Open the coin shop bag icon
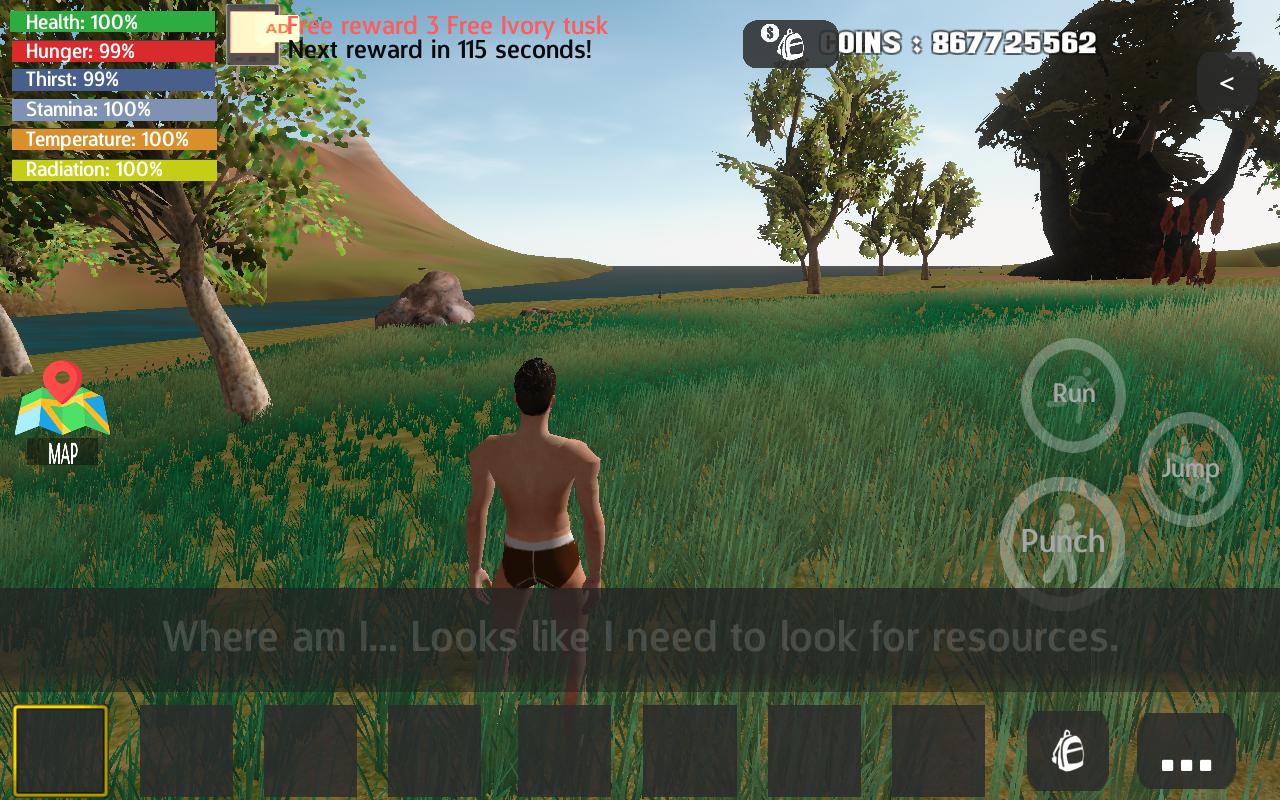This screenshot has height=800, width=1280. click(789, 44)
